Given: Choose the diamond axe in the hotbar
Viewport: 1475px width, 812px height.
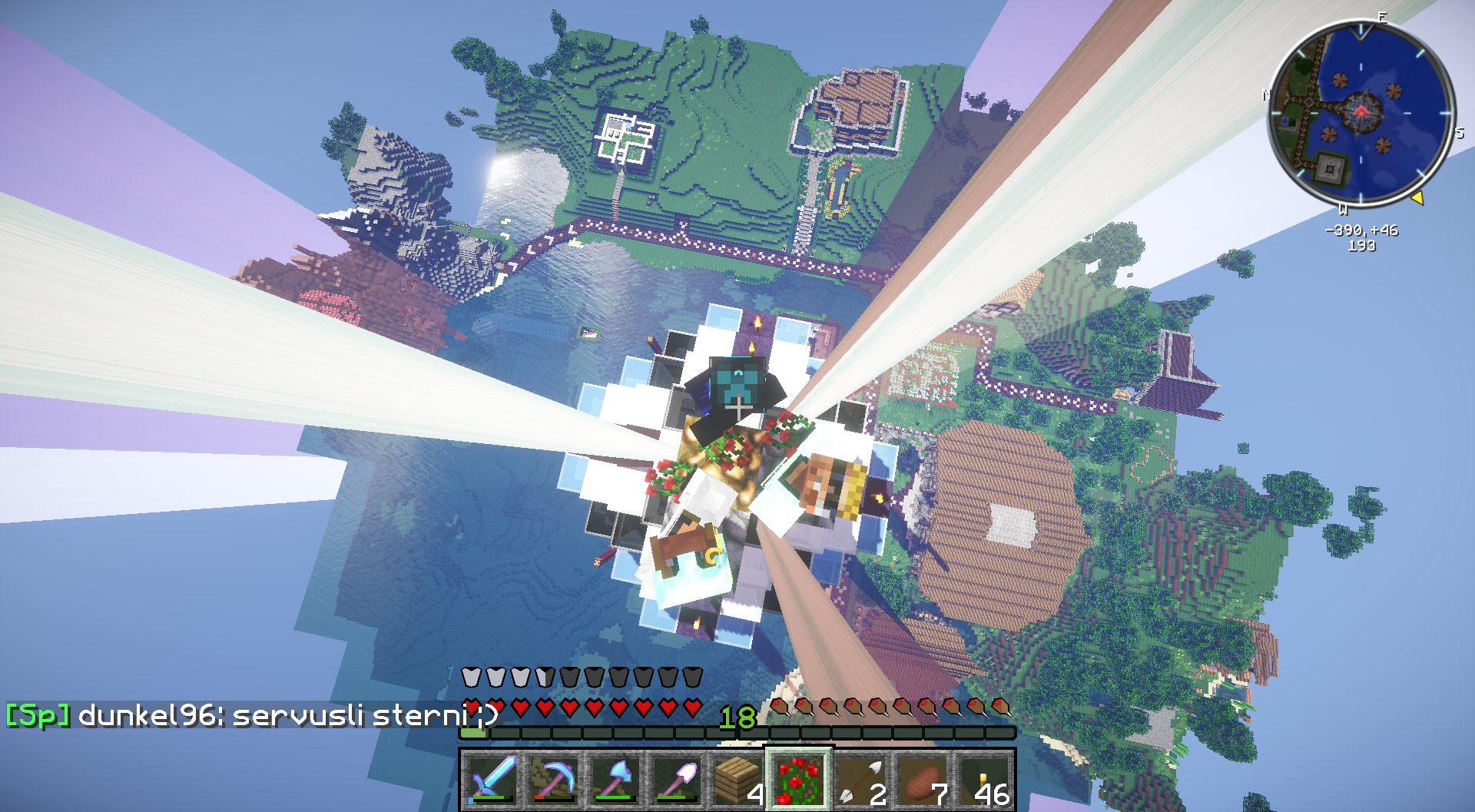Looking at the screenshot, I should (x=615, y=779).
